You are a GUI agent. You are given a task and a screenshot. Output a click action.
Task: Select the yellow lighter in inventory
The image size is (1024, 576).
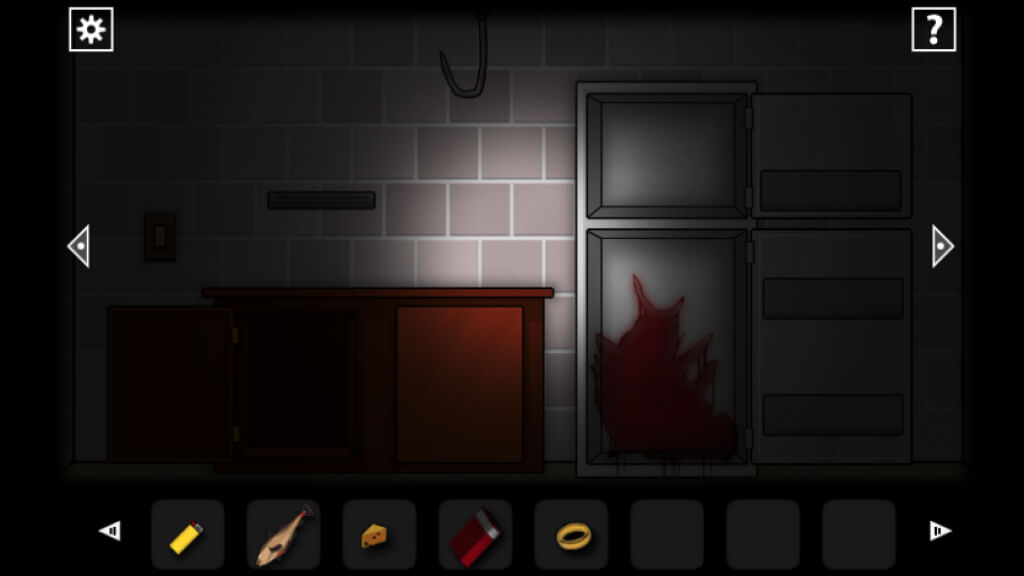pyautogui.click(x=187, y=535)
